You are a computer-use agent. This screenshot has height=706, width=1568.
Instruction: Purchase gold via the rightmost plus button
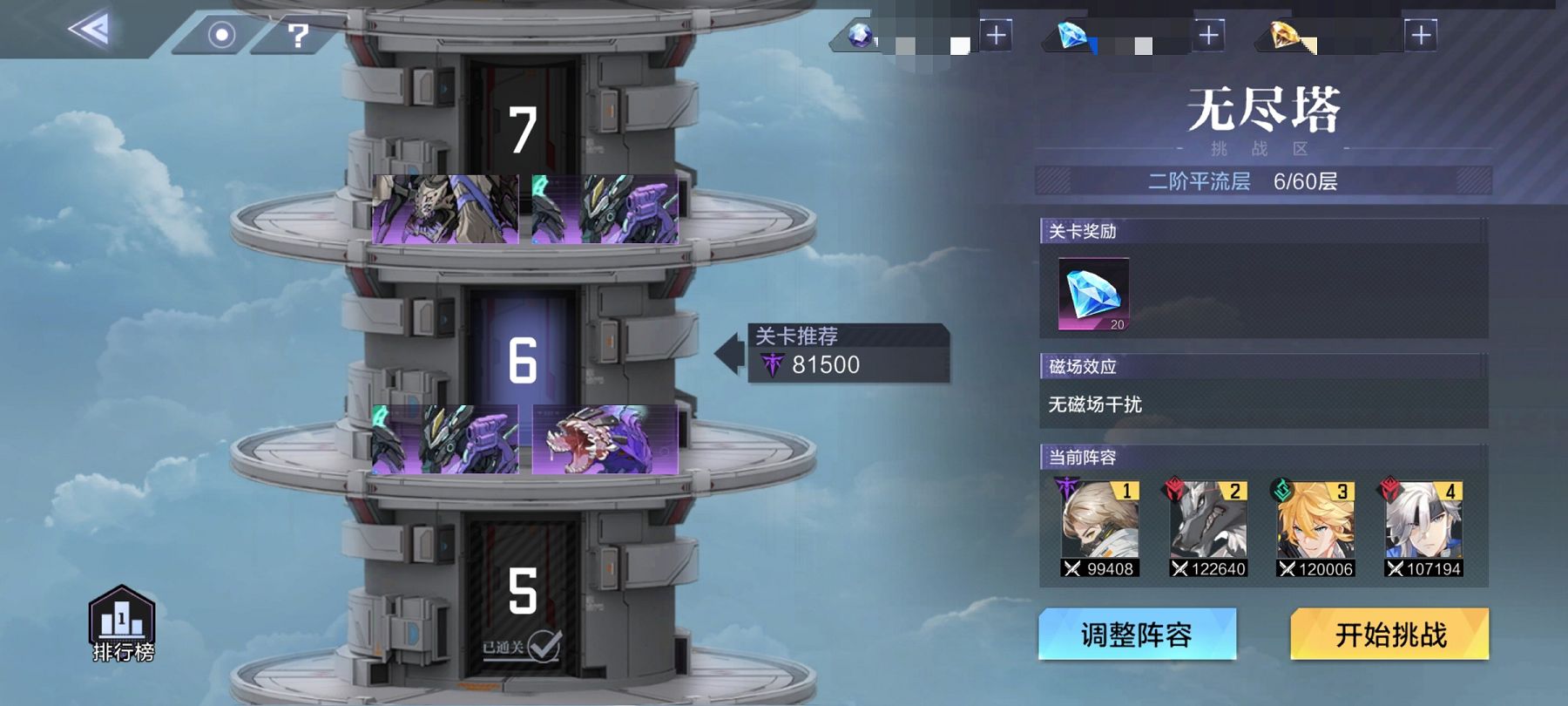(1420, 37)
